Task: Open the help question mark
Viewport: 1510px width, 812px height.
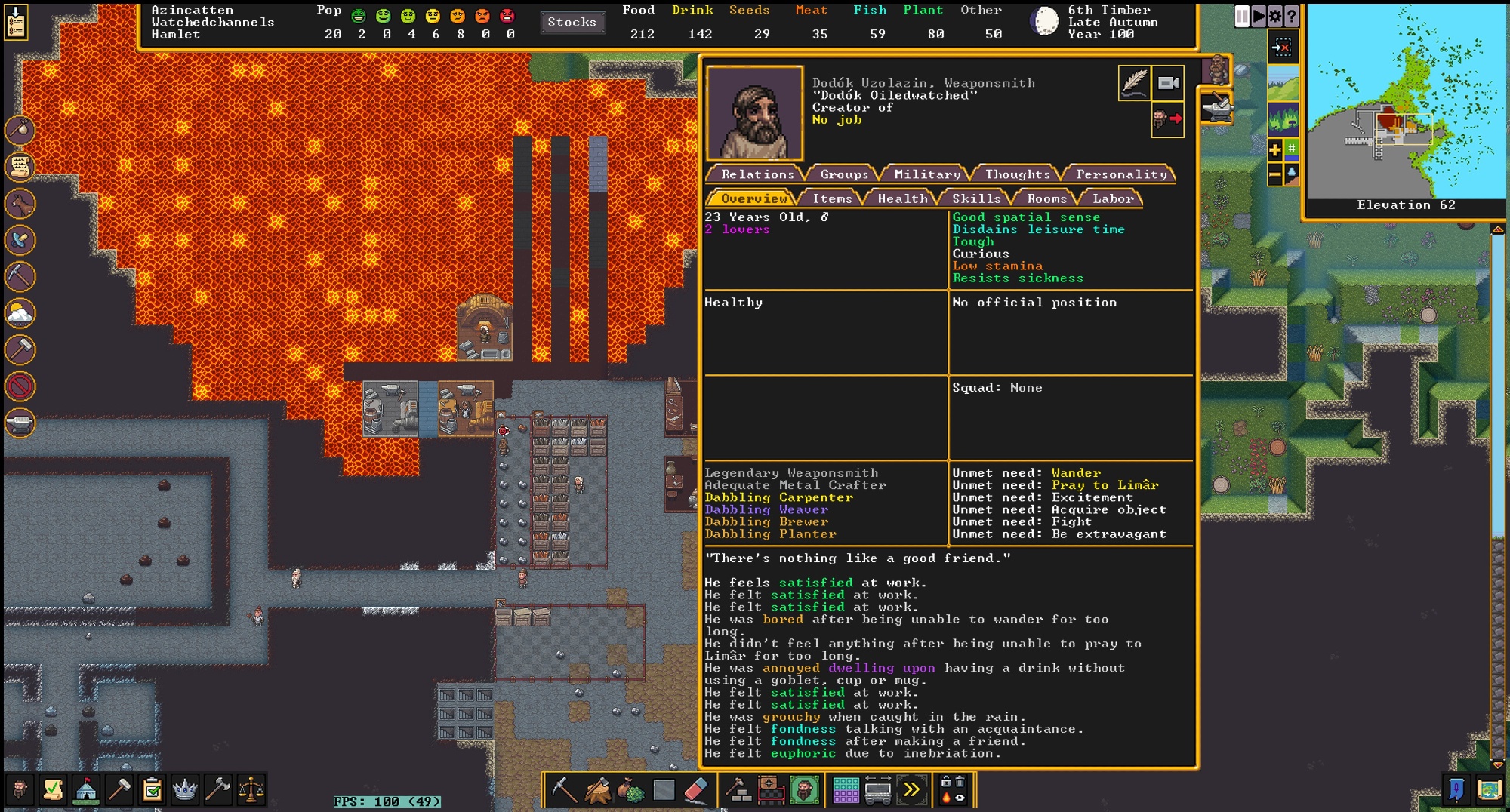Action: click(1292, 16)
